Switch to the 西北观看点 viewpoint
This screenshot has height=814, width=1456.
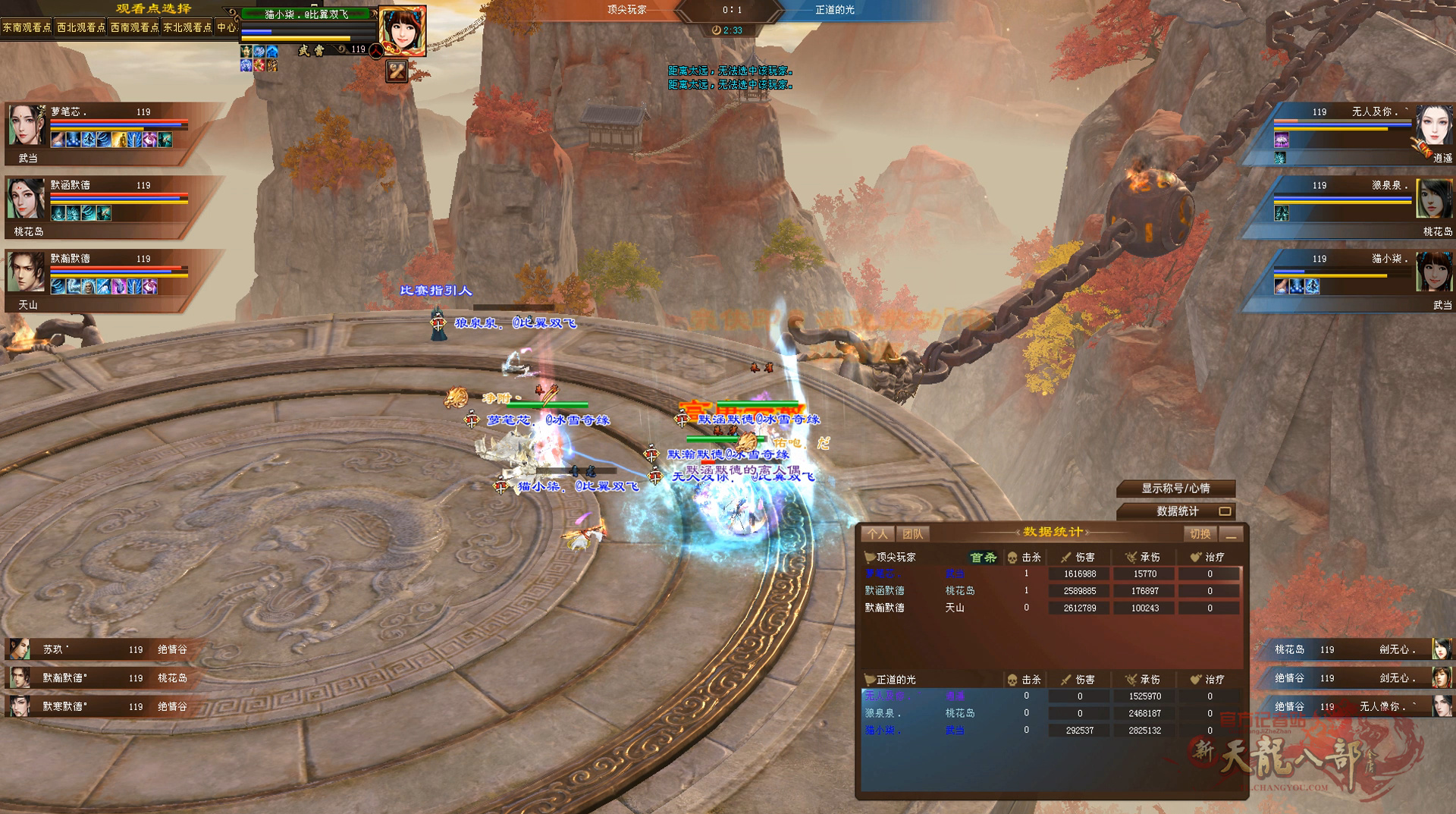(x=81, y=27)
